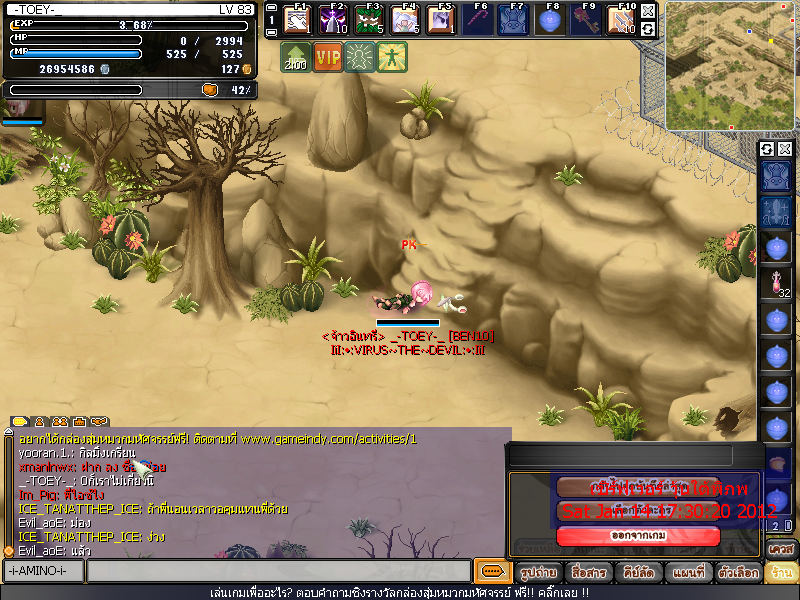Click the chat message input field
Image resolution: width=800 pixels, height=600 pixels.
click(x=278, y=571)
